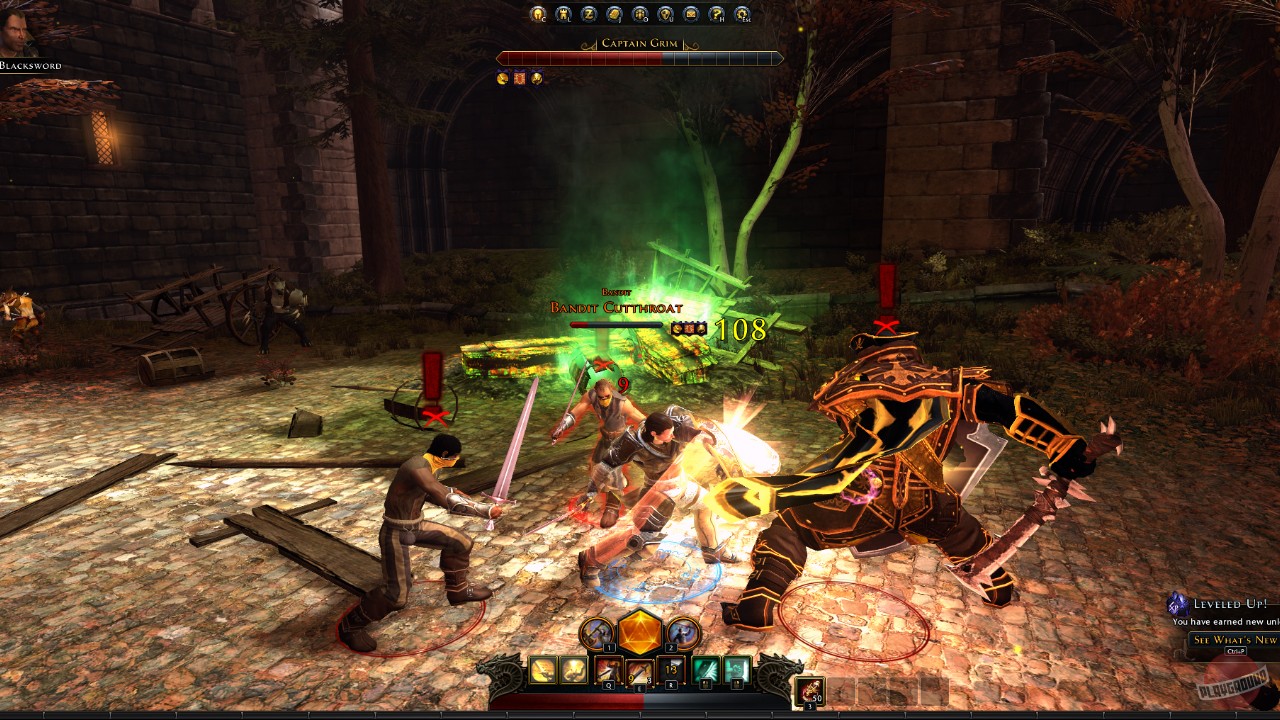Image resolution: width=1280 pixels, height=720 pixels.
Task: Use the sword at-will power on the Q slot
Action: (609, 670)
